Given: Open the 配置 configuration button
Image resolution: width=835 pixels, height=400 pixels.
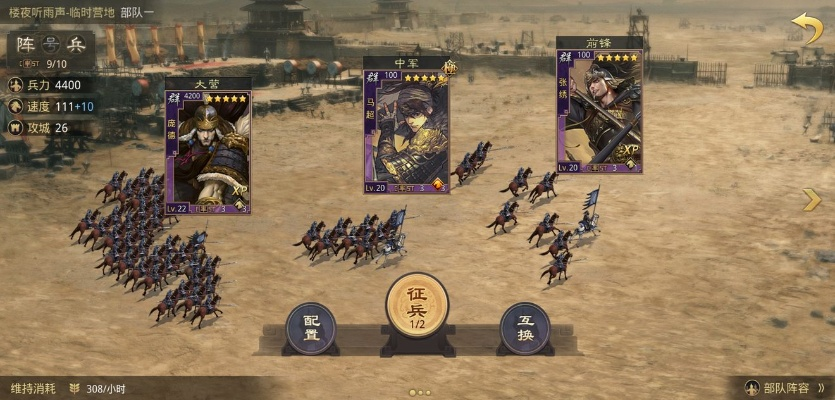Looking at the screenshot, I should [x=311, y=327].
